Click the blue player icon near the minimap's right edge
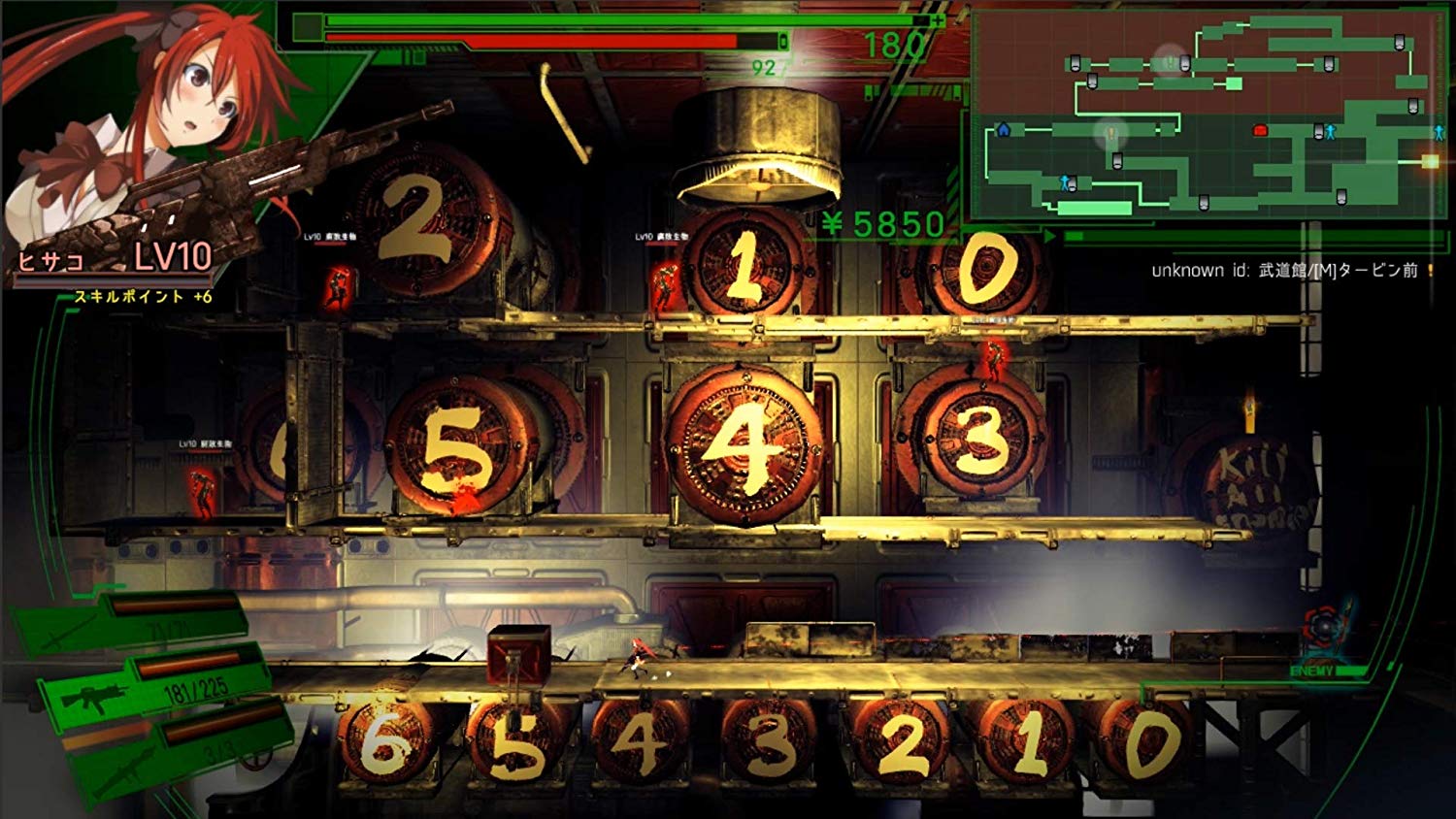The width and height of the screenshot is (1456, 819). tap(1439, 132)
